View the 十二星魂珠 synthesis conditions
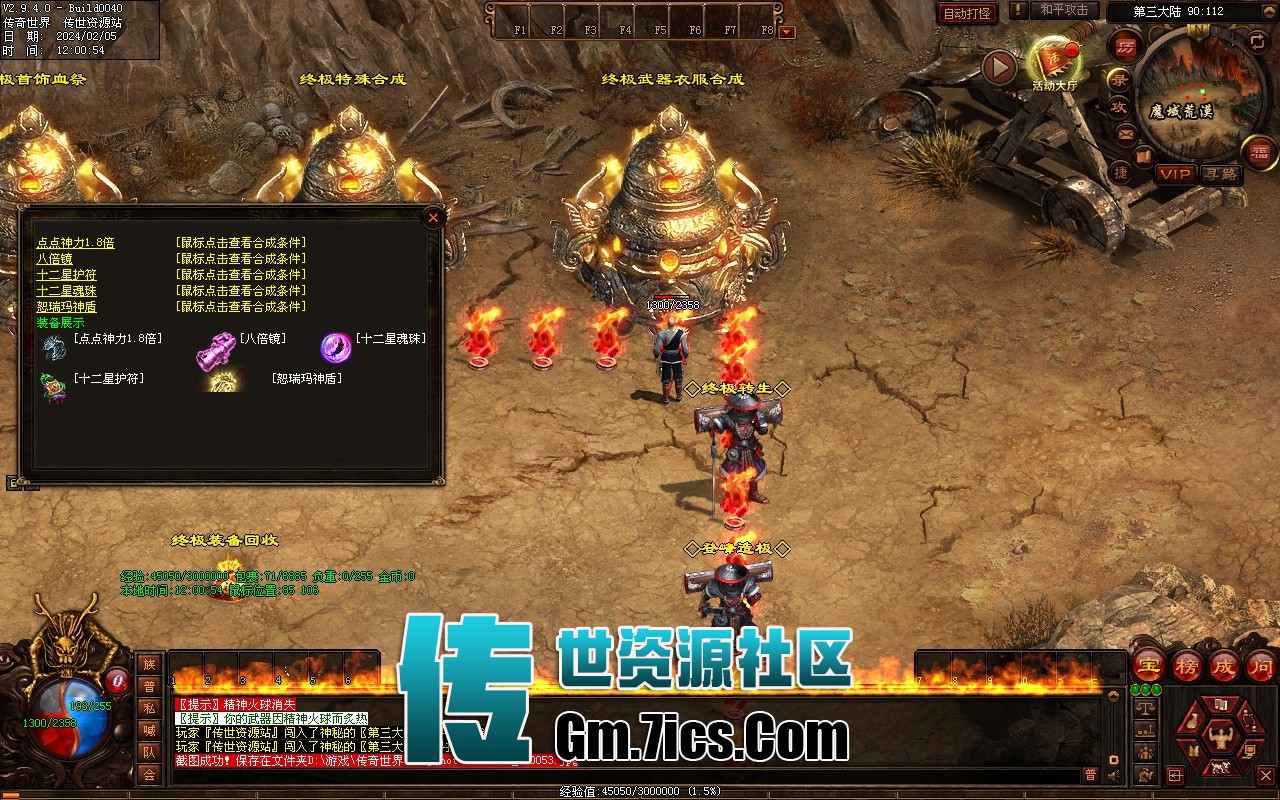 click(x=66, y=291)
